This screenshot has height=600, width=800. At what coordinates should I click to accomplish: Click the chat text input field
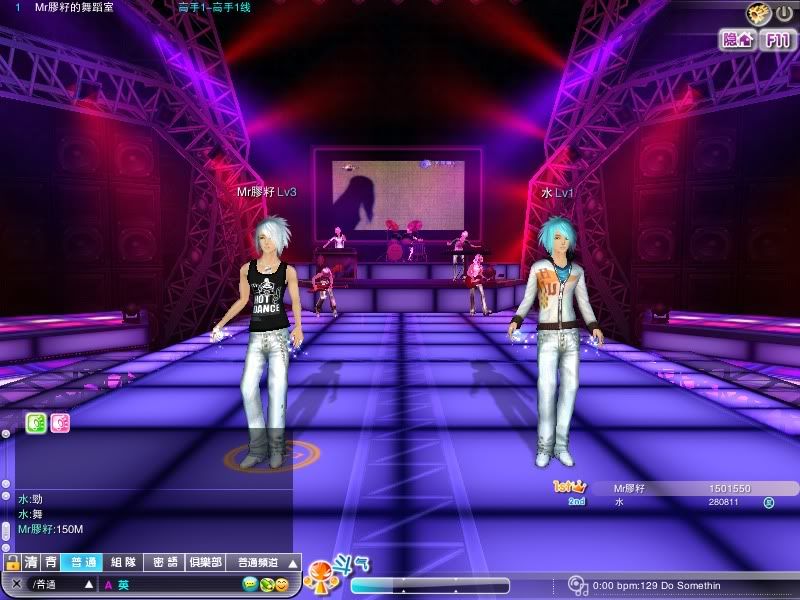(180, 584)
